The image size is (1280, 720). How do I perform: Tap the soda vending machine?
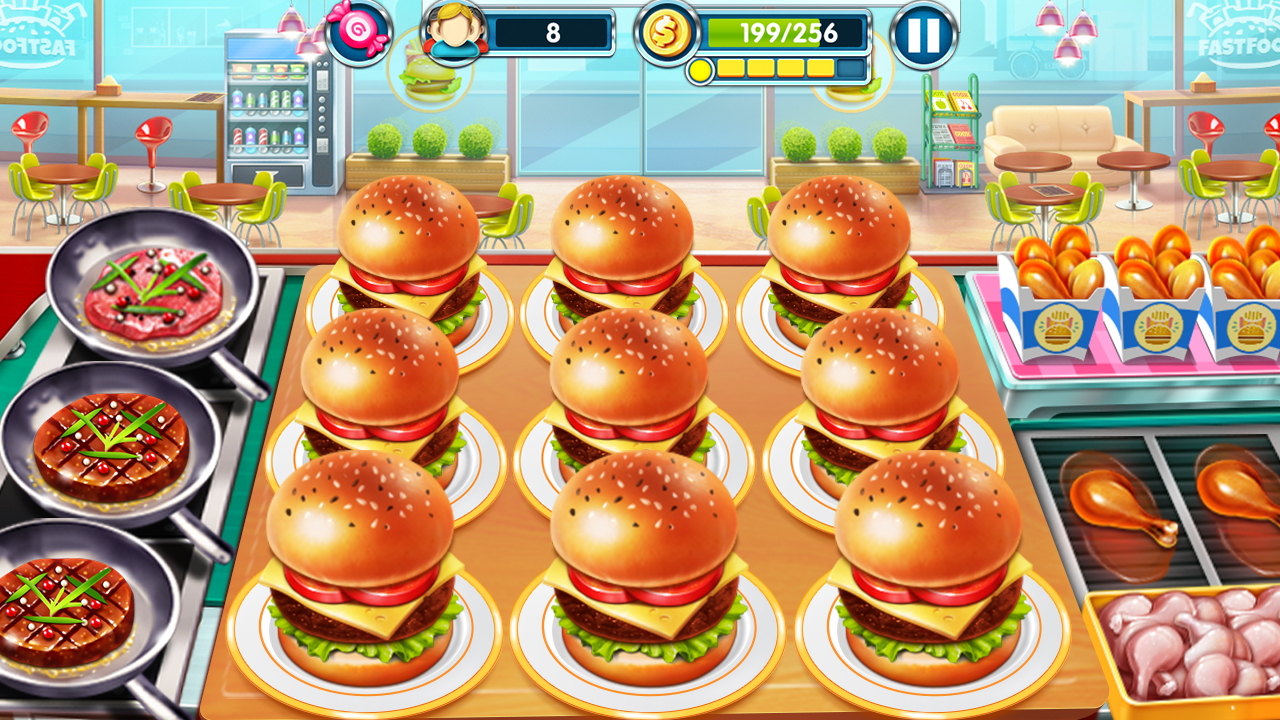pos(275,110)
